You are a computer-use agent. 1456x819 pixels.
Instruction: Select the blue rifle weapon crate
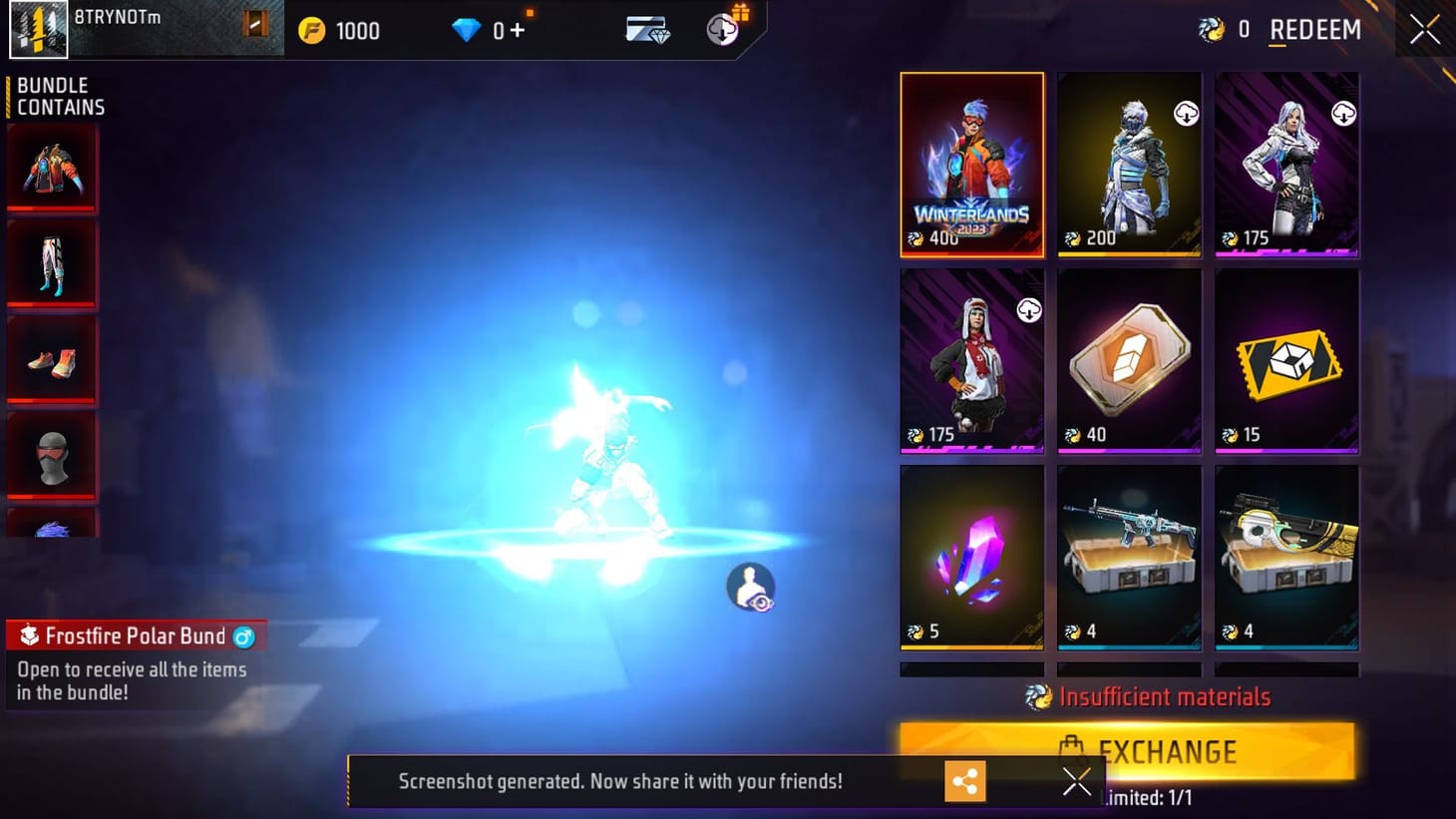point(1129,555)
